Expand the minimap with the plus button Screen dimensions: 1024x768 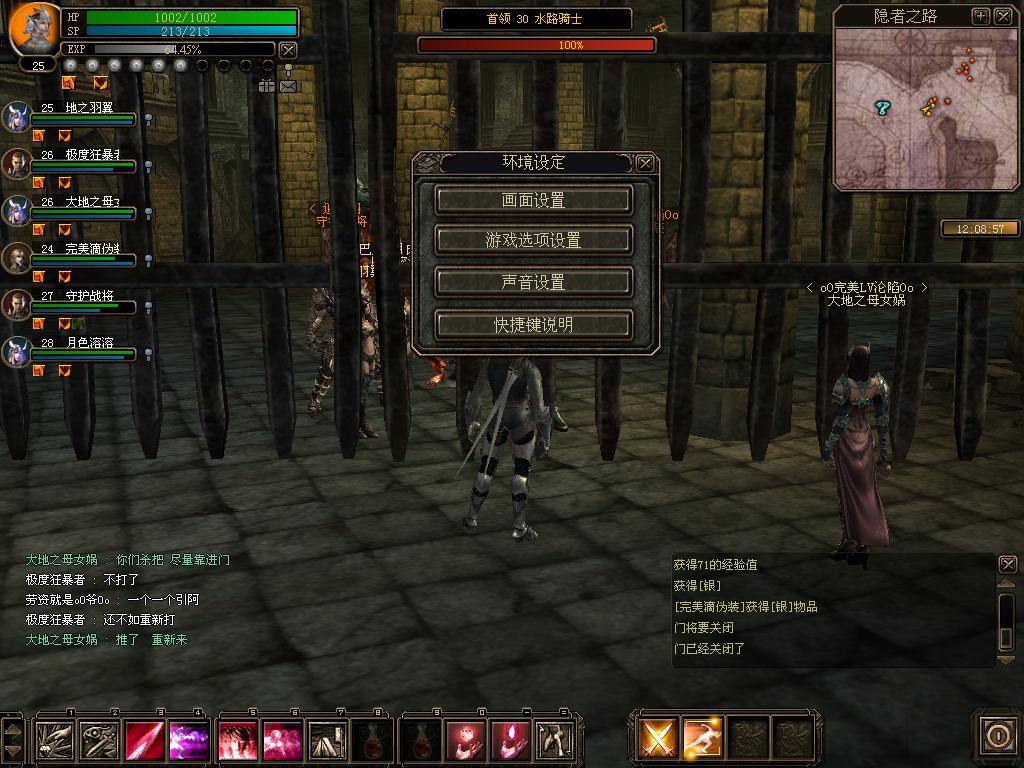point(981,16)
